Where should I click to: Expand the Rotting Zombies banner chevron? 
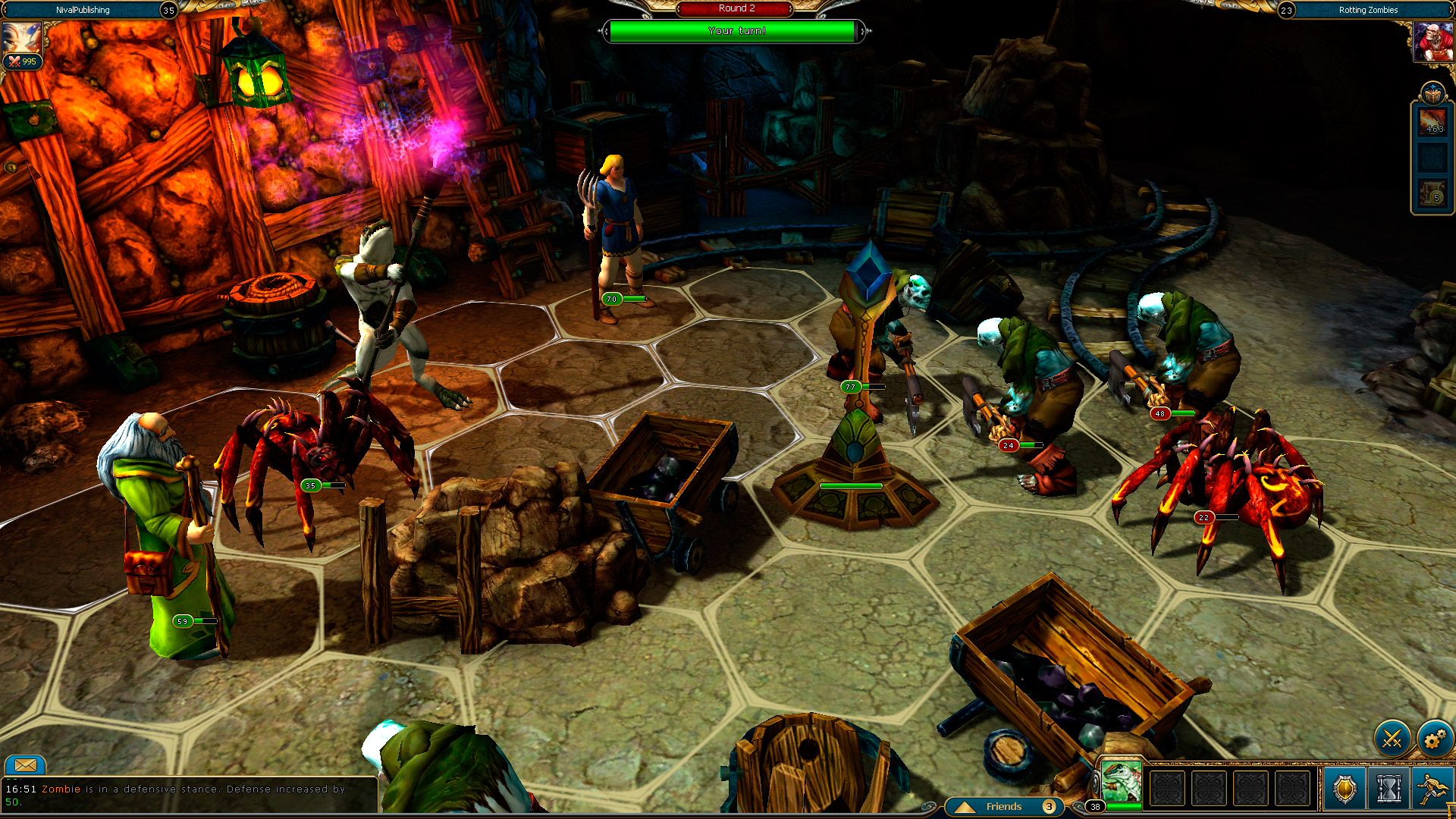click(x=1451, y=10)
